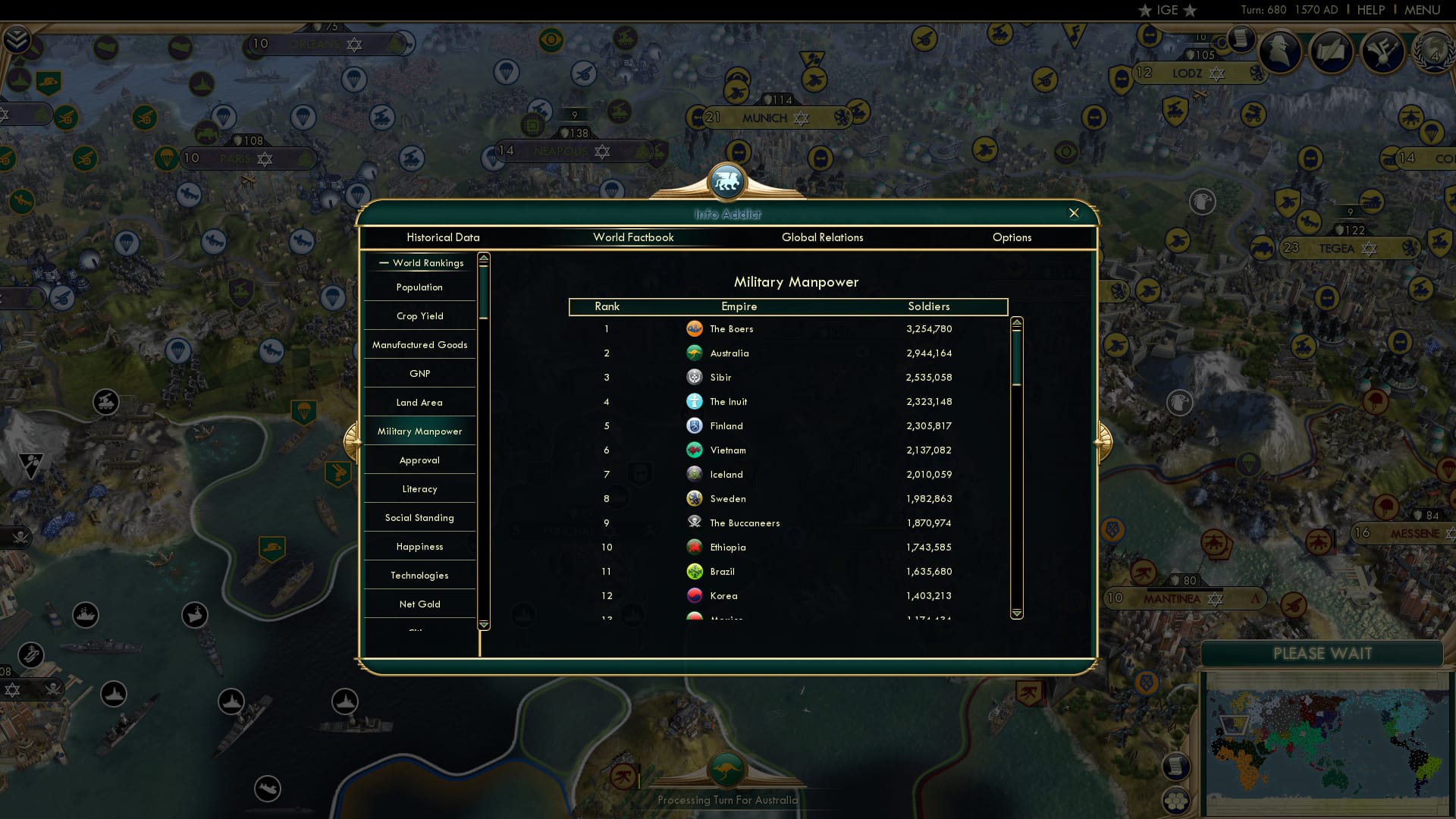Click the sidebar scrollbar down arrow

coord(482,623)
